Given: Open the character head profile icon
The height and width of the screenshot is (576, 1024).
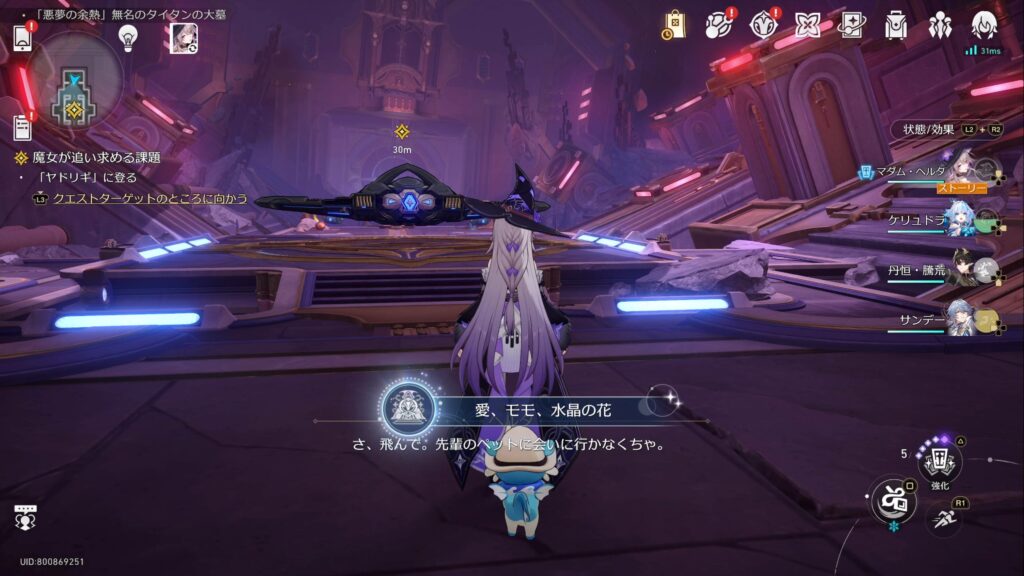Looking at the screenshot, I should (984, 25).
